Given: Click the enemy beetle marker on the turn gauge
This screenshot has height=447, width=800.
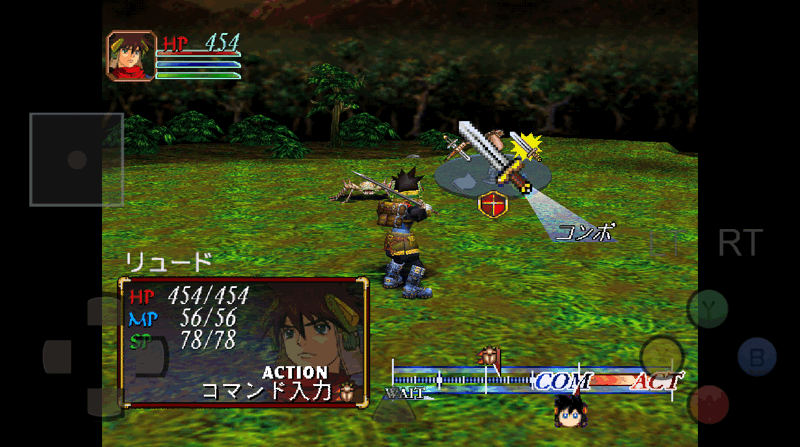Looking at the screenshot, I should (490, 357).
